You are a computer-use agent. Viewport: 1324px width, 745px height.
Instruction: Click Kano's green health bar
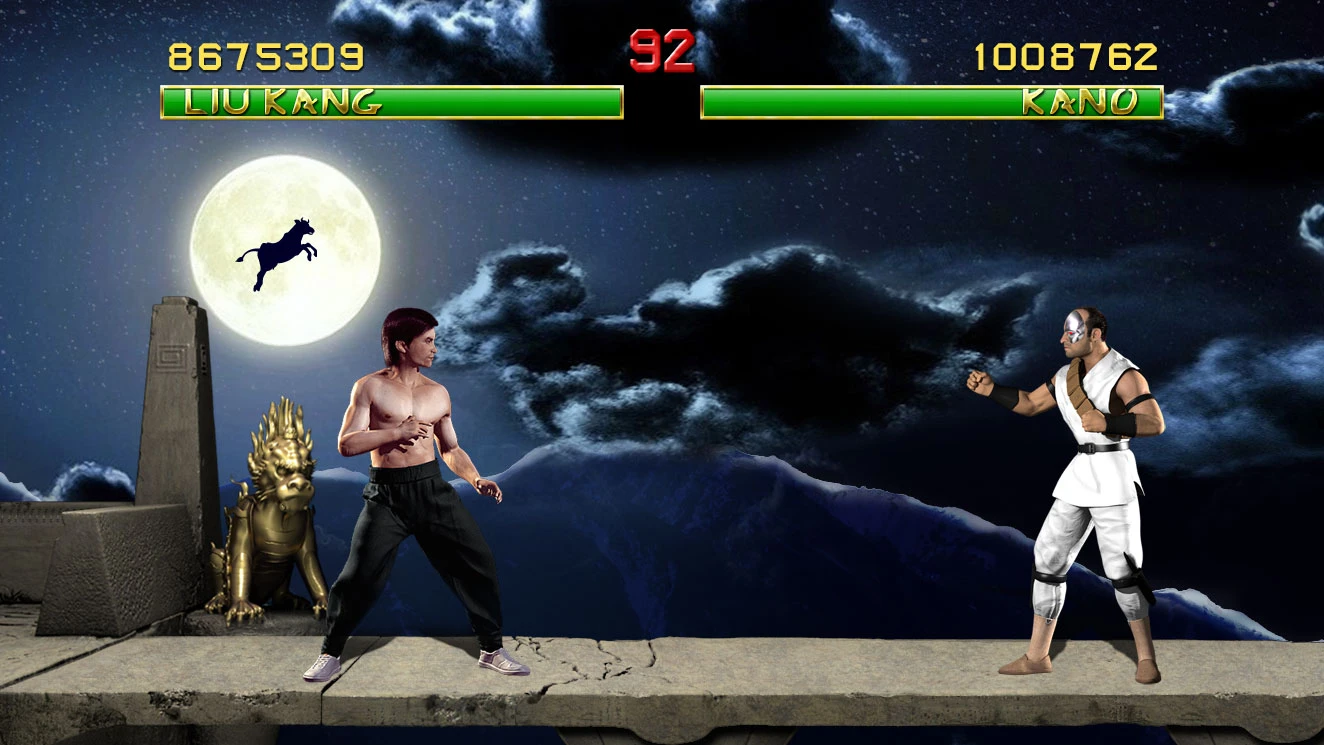900,100
